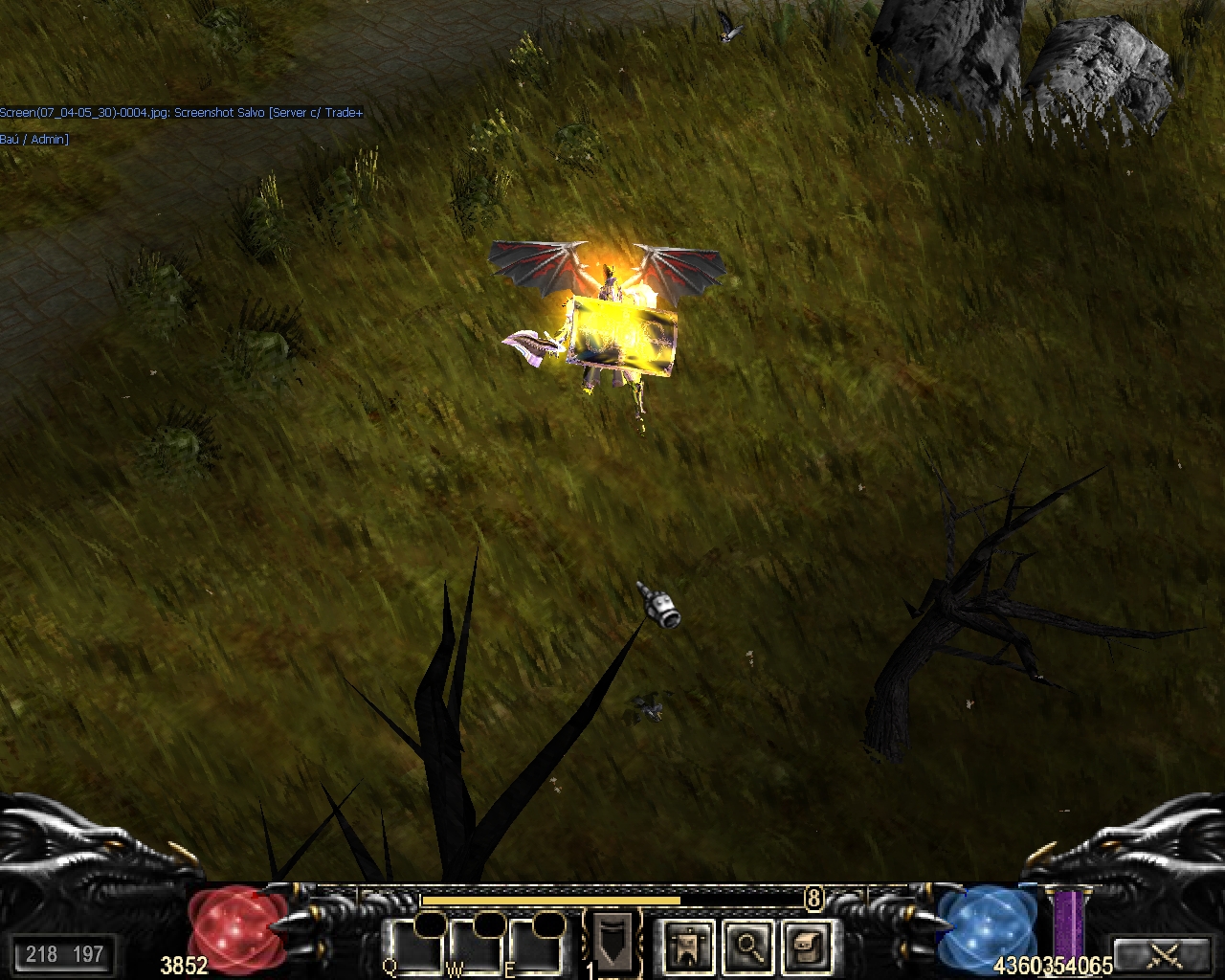This screenshot has height=980, width=1225.
Task: Click the crossed swords button
Action: pos(1164,954)
